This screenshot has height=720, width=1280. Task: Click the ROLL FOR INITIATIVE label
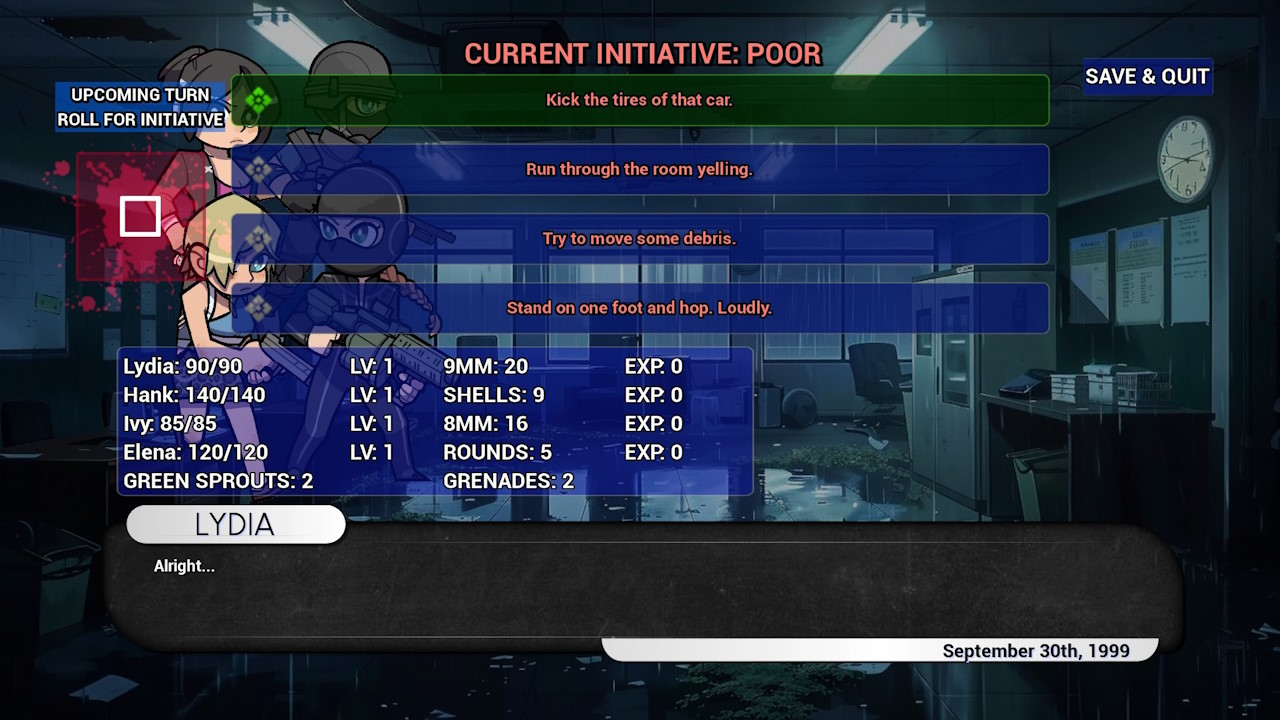[139, 118]
